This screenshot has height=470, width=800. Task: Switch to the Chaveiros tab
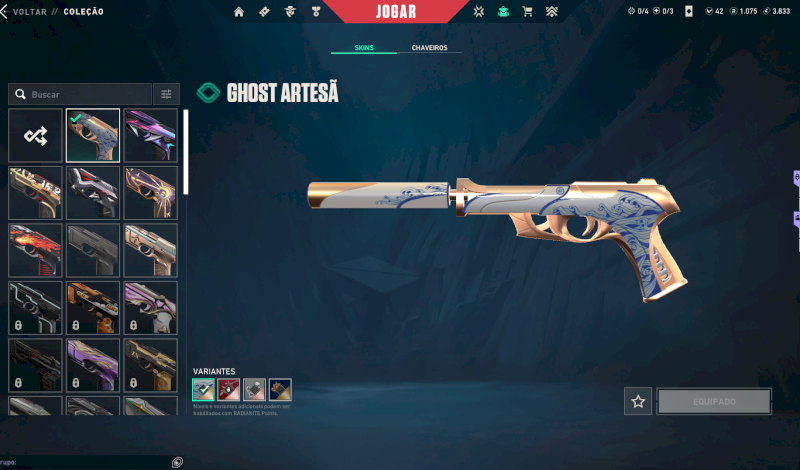(429, 48)
